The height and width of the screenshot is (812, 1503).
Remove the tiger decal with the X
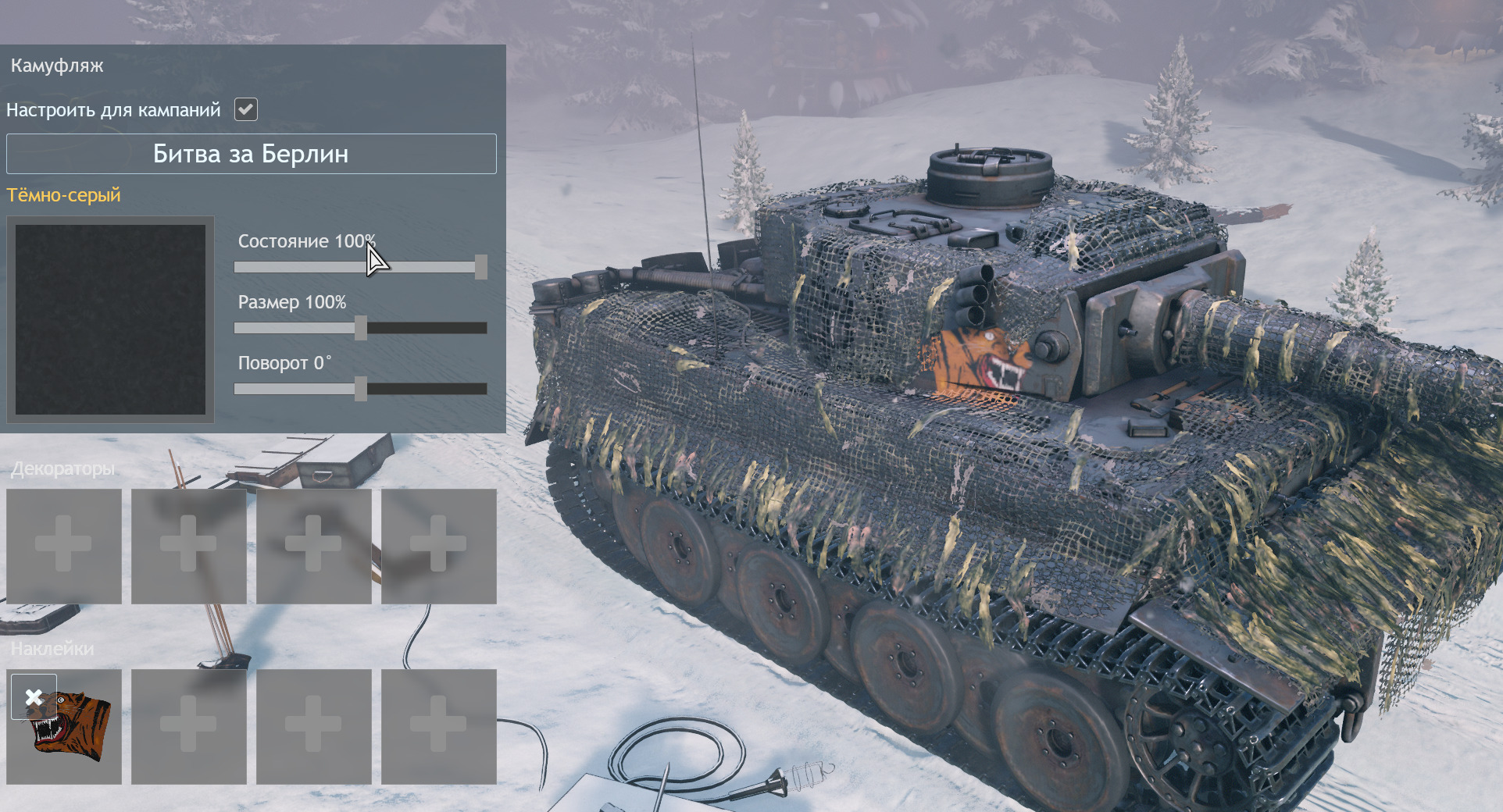click(34, 696)
